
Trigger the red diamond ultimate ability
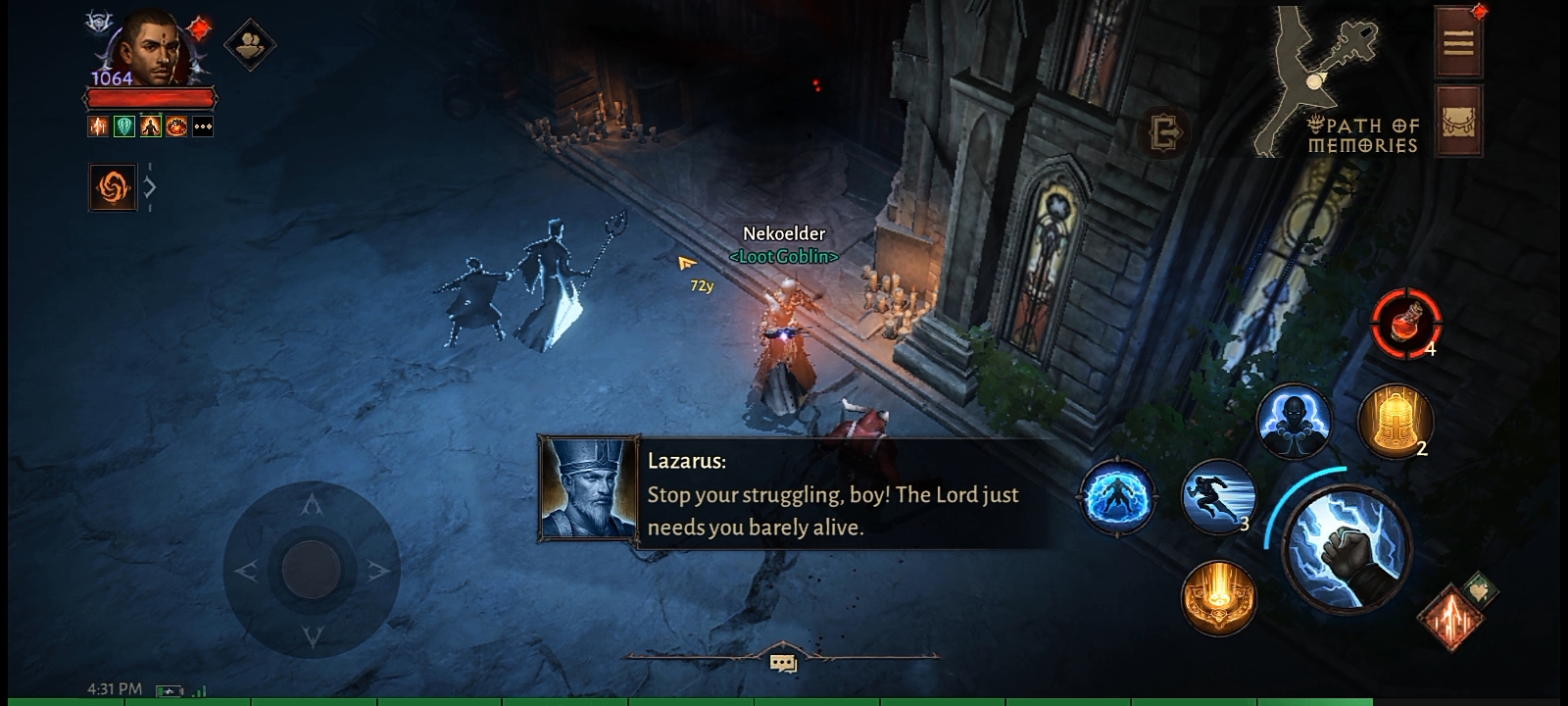[x=1450, y=616]
